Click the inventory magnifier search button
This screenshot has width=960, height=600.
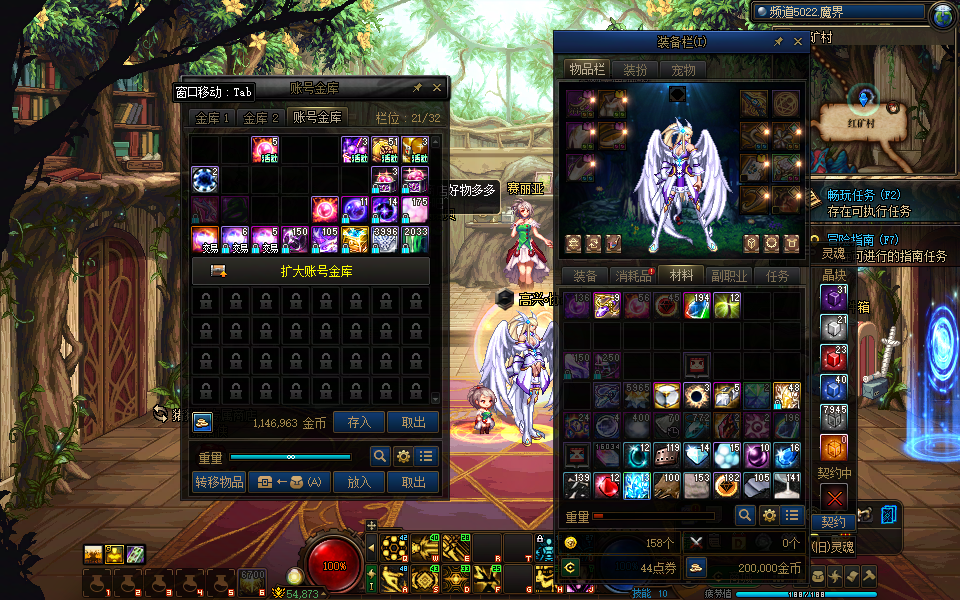point(745,515)
